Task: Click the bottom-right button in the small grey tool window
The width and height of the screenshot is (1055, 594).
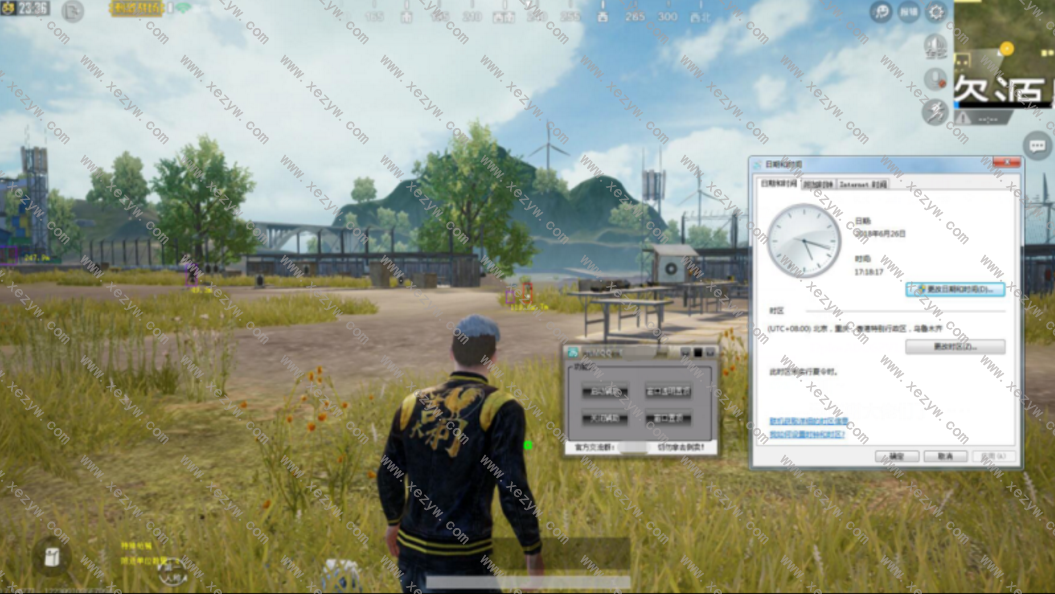Action: (x=667, y=418)
